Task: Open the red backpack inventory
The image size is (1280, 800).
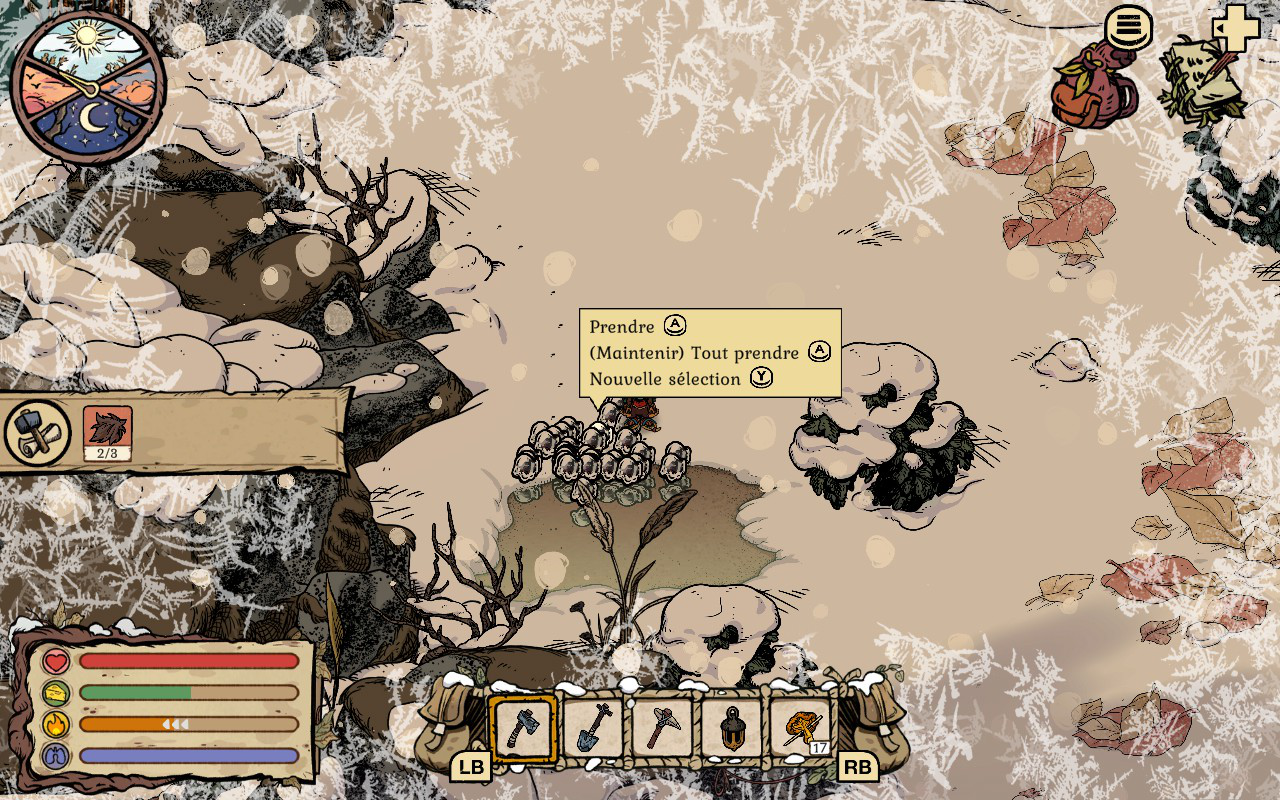Action: point(1095,85)
